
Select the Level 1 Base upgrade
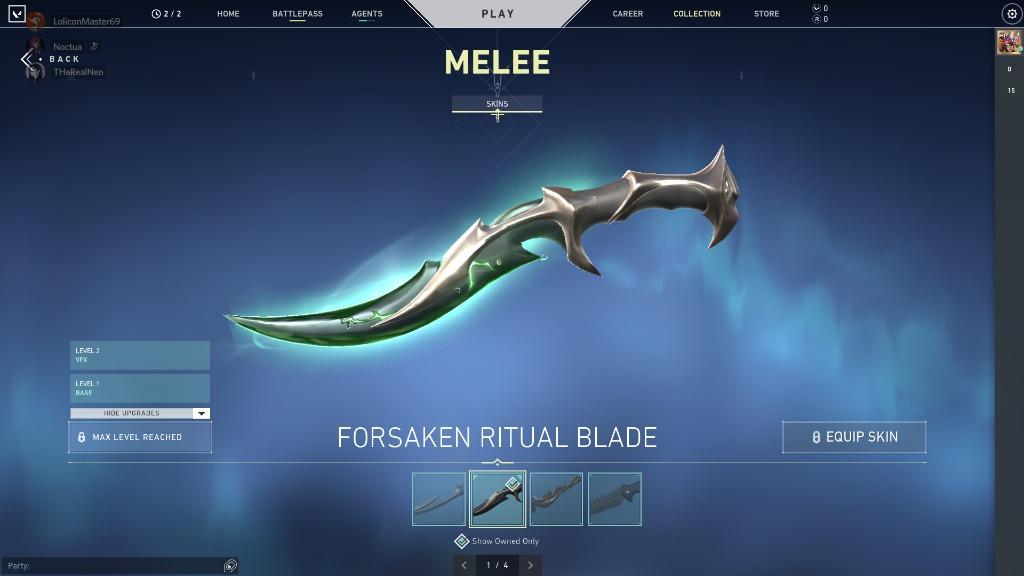[x=140, y=388]
